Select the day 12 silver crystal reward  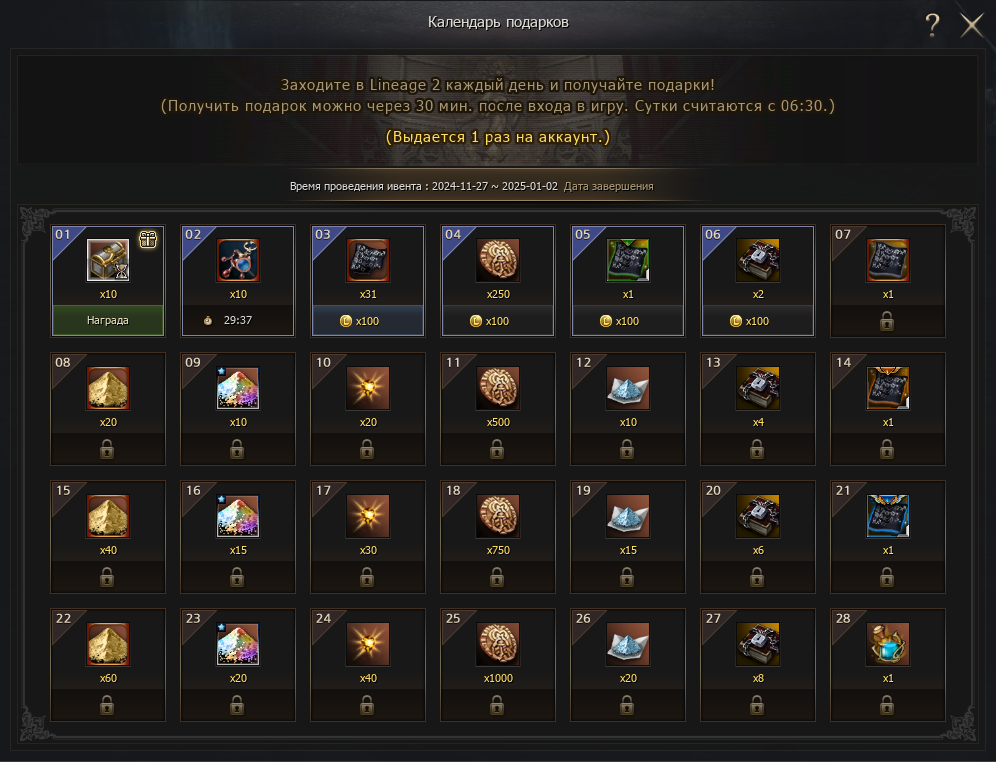pos(627,388)
